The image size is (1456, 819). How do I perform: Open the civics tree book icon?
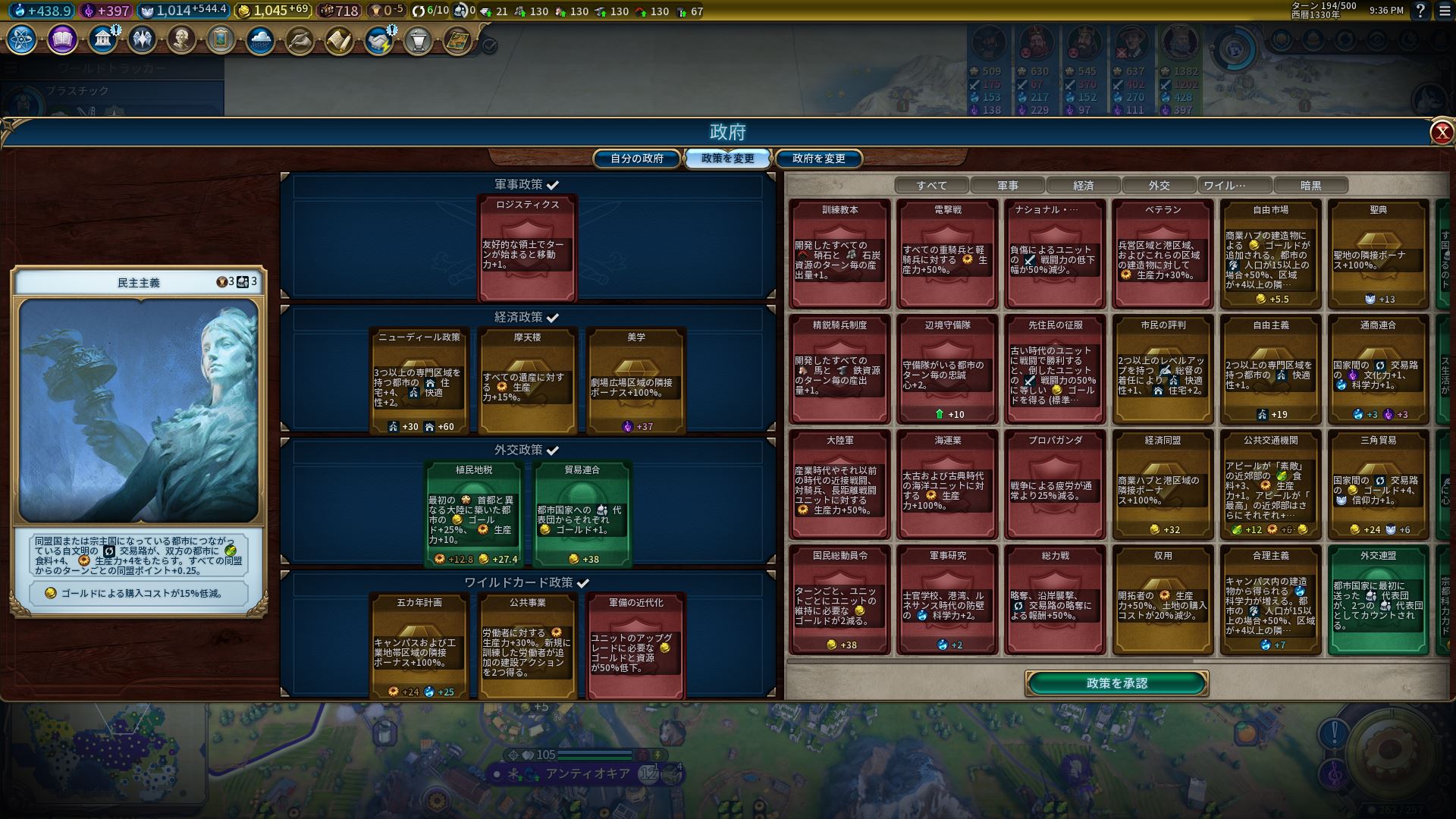(x=62, y=39)
